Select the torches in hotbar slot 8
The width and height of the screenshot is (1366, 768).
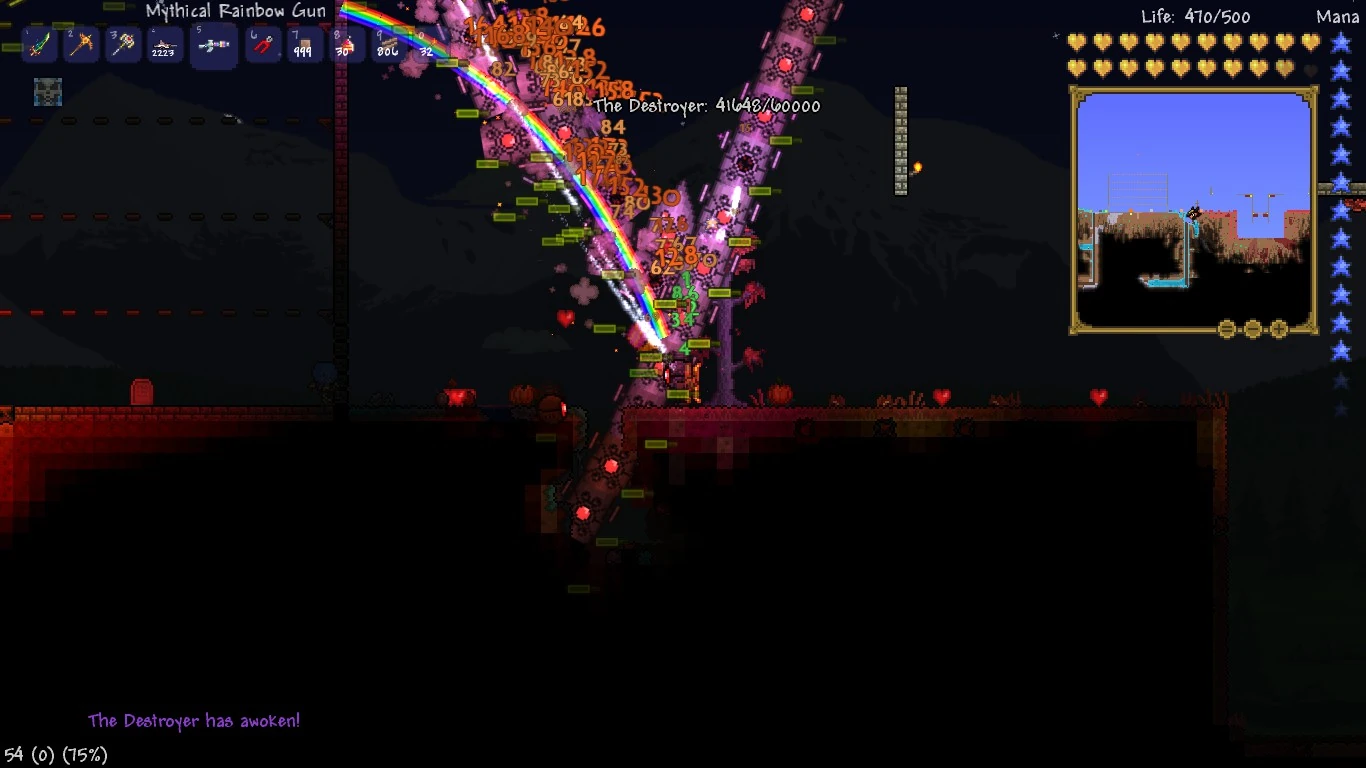tap(345, 44)
